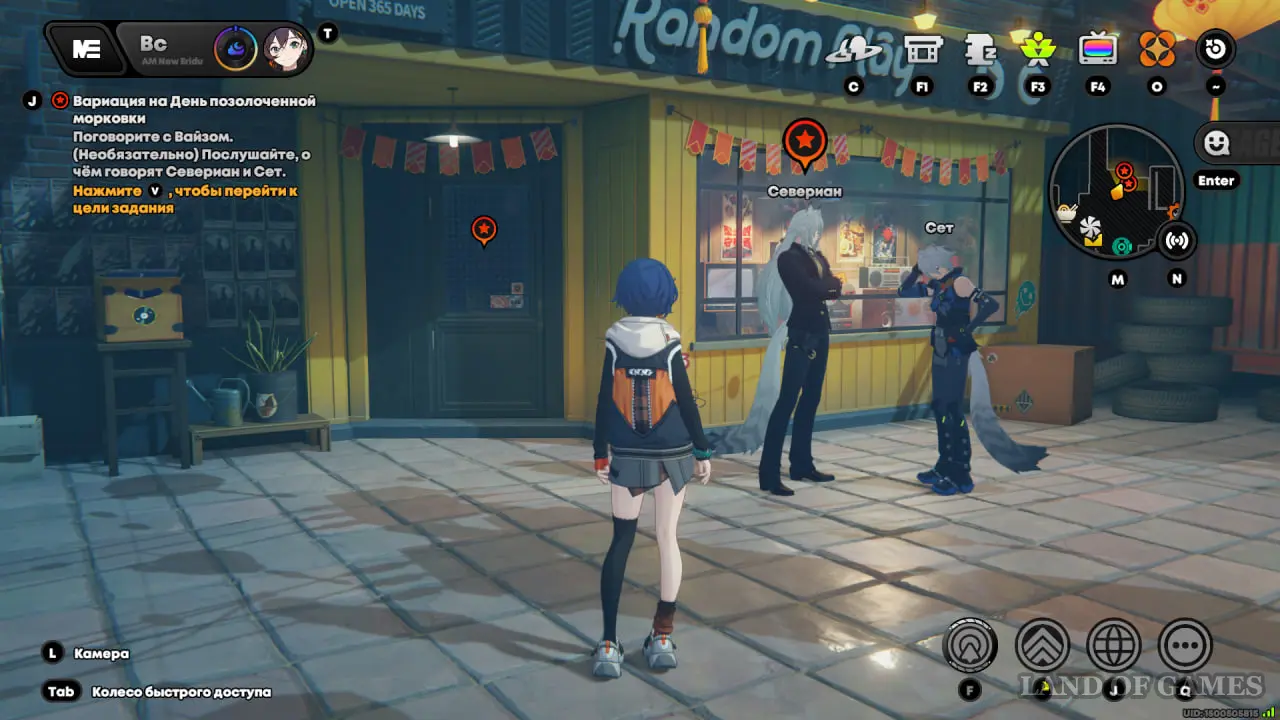Viewport: 1280px width, 720px height.
Task: Open the rainbow TV icon
Action: coord(1097,49)
